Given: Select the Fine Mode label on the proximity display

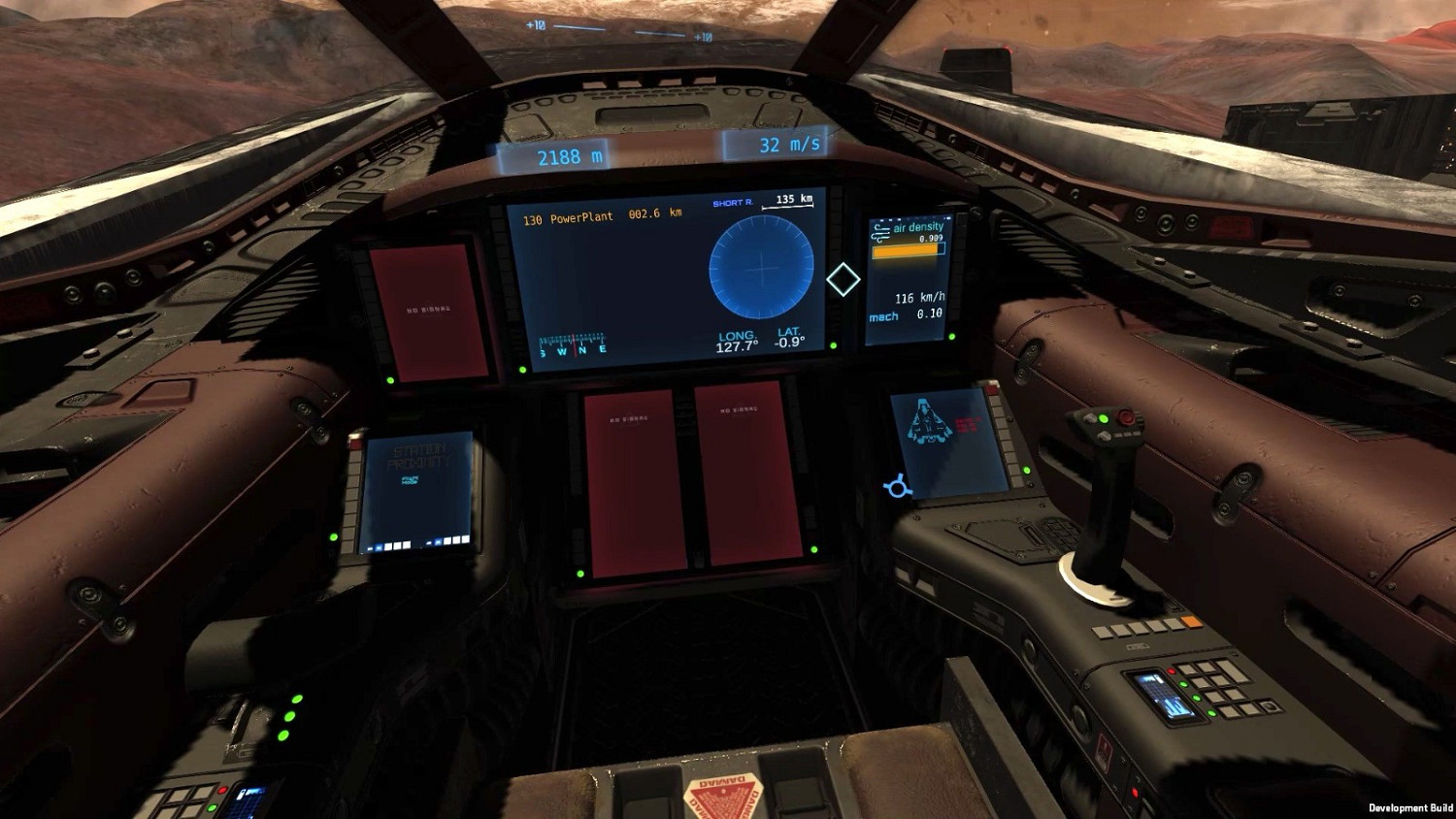Looking at the screenshot, I should (409, 479).
